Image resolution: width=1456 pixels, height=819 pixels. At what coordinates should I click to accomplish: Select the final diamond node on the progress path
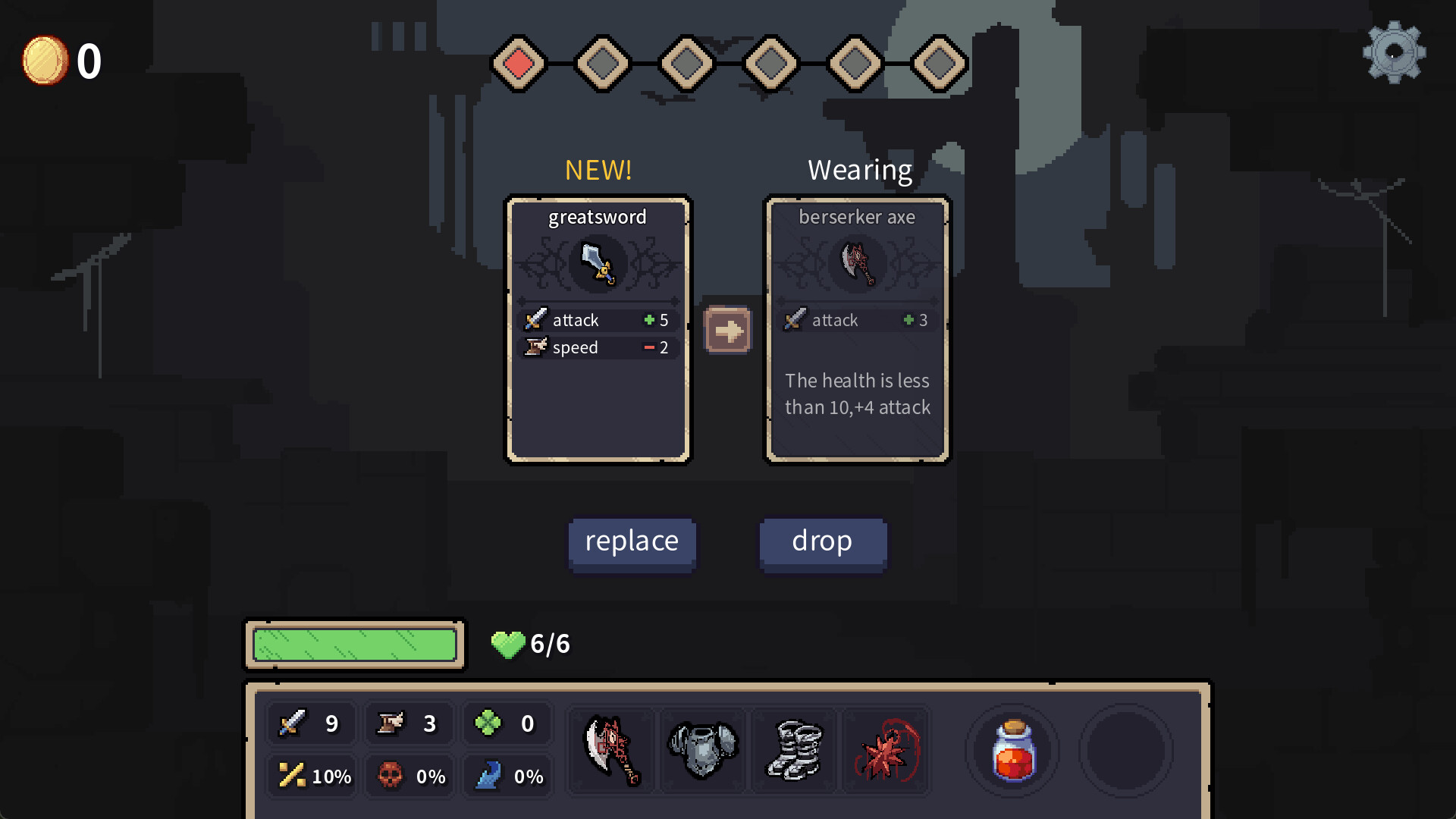[939, 64]
